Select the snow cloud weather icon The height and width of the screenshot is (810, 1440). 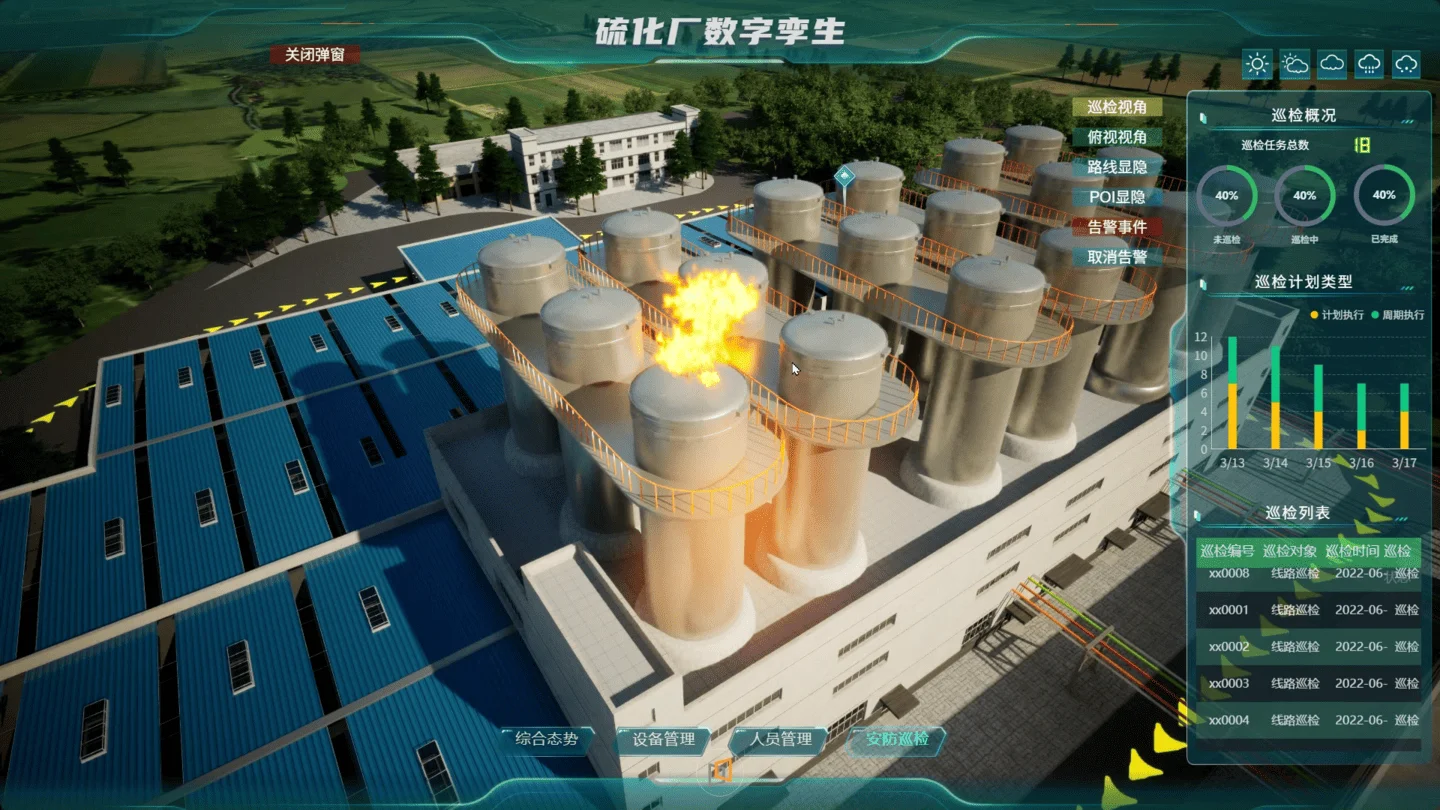click(1406, 65)
